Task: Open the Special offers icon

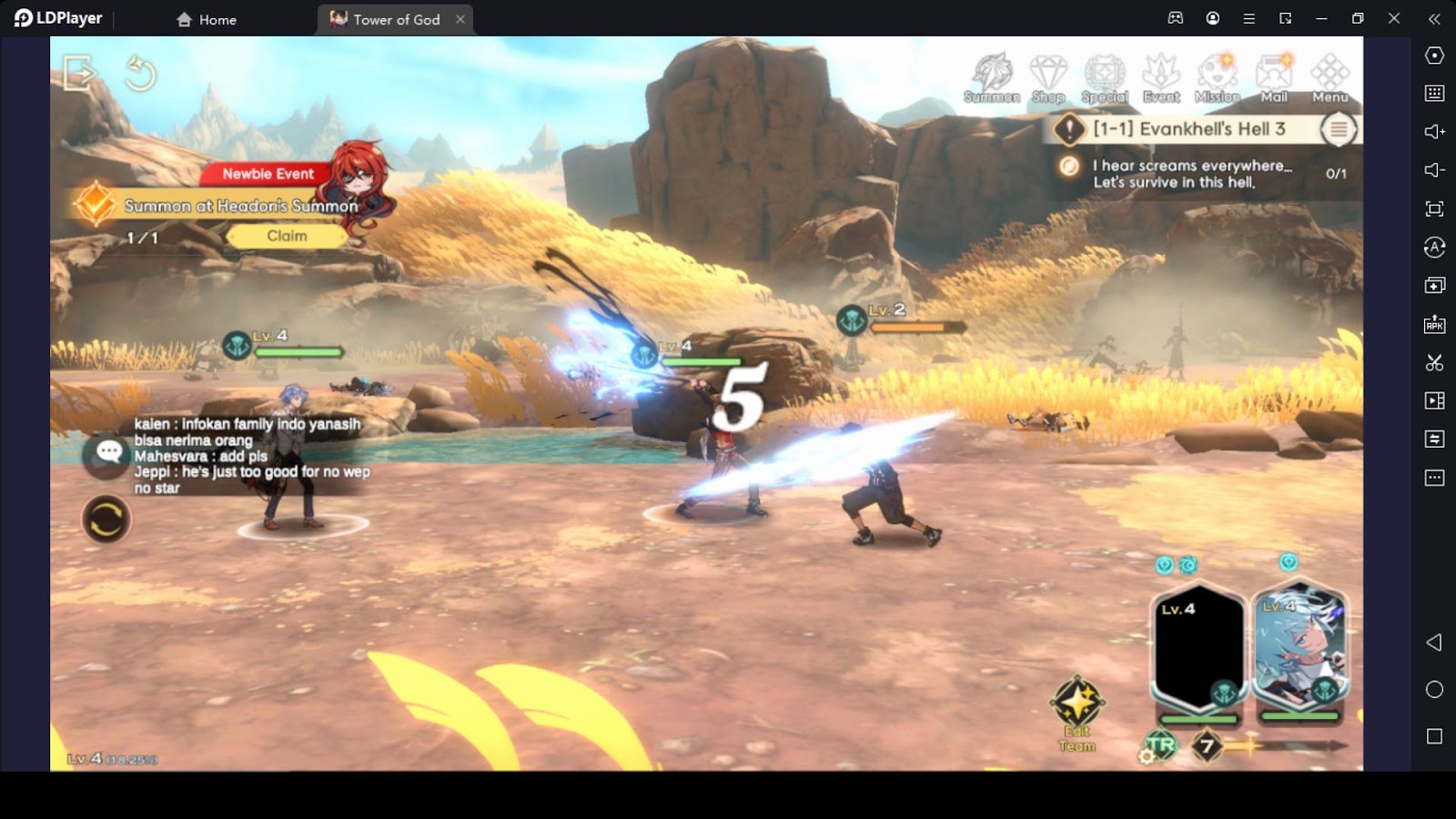Action: tap(1104, 78)
